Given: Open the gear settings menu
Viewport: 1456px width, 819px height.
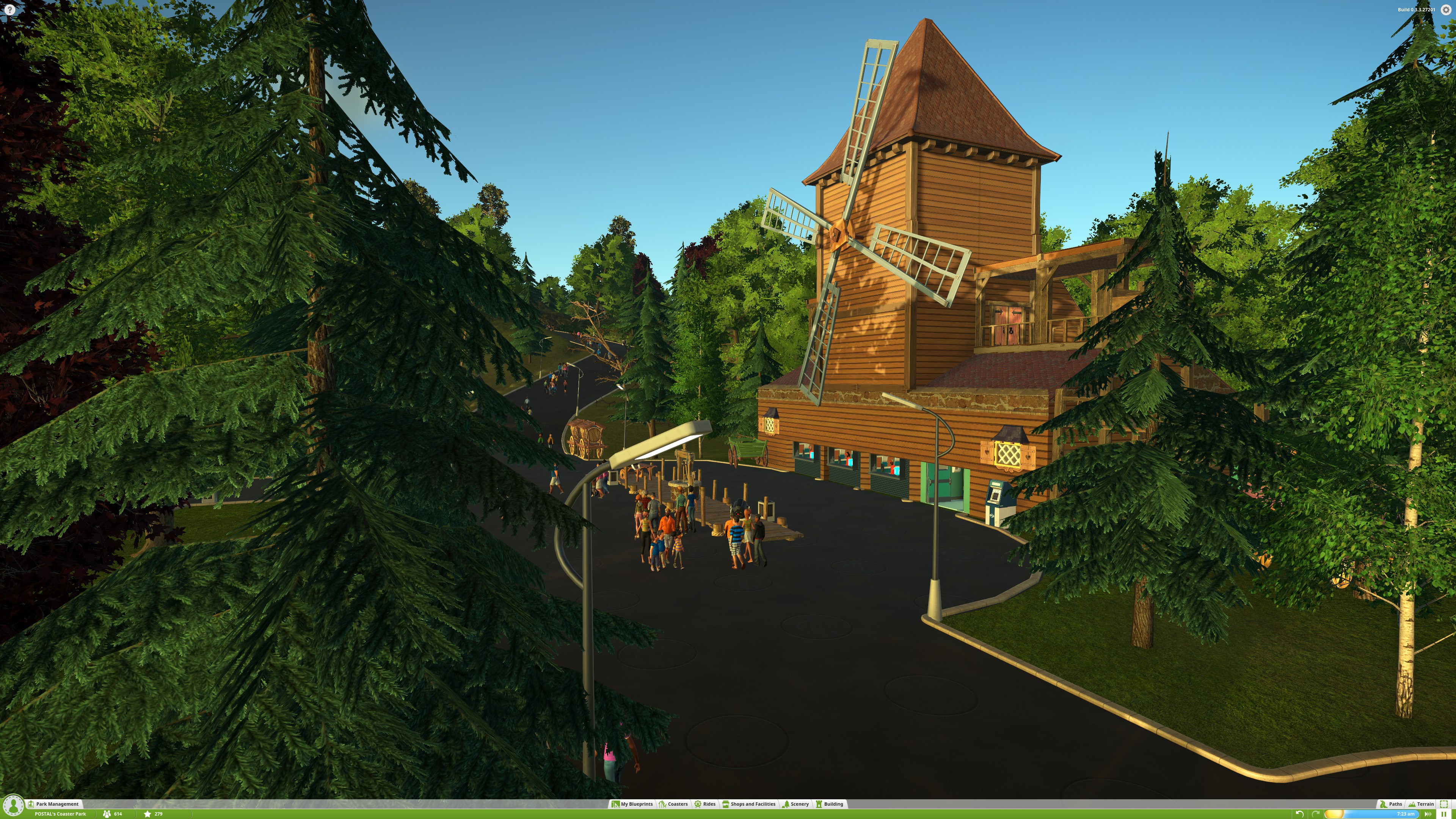Looking at the screenshot, I should pos(1446,9).
